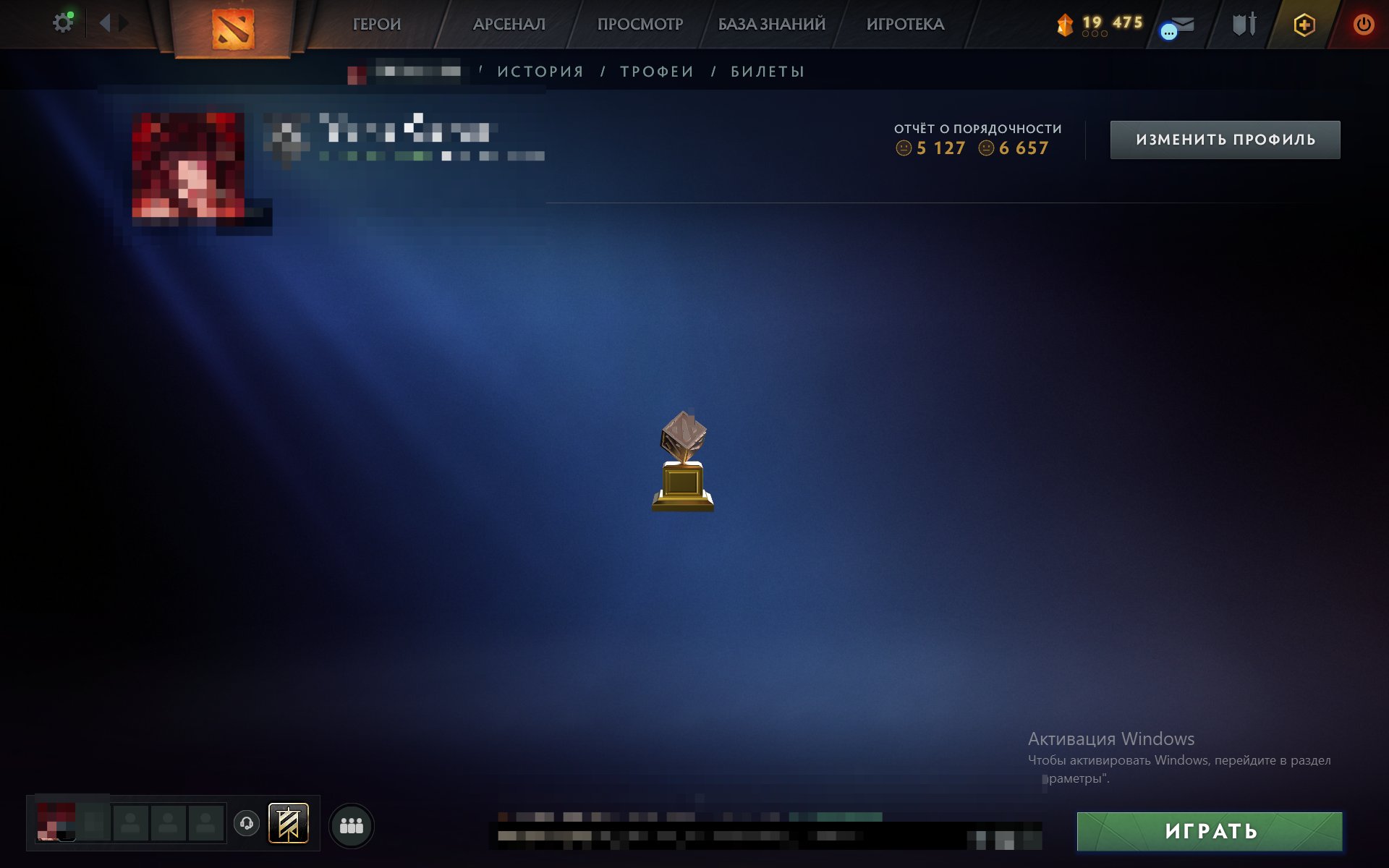Open the Armory shield and sword icon
This screenshot has height=868, width=1389.
(1243, 24)
